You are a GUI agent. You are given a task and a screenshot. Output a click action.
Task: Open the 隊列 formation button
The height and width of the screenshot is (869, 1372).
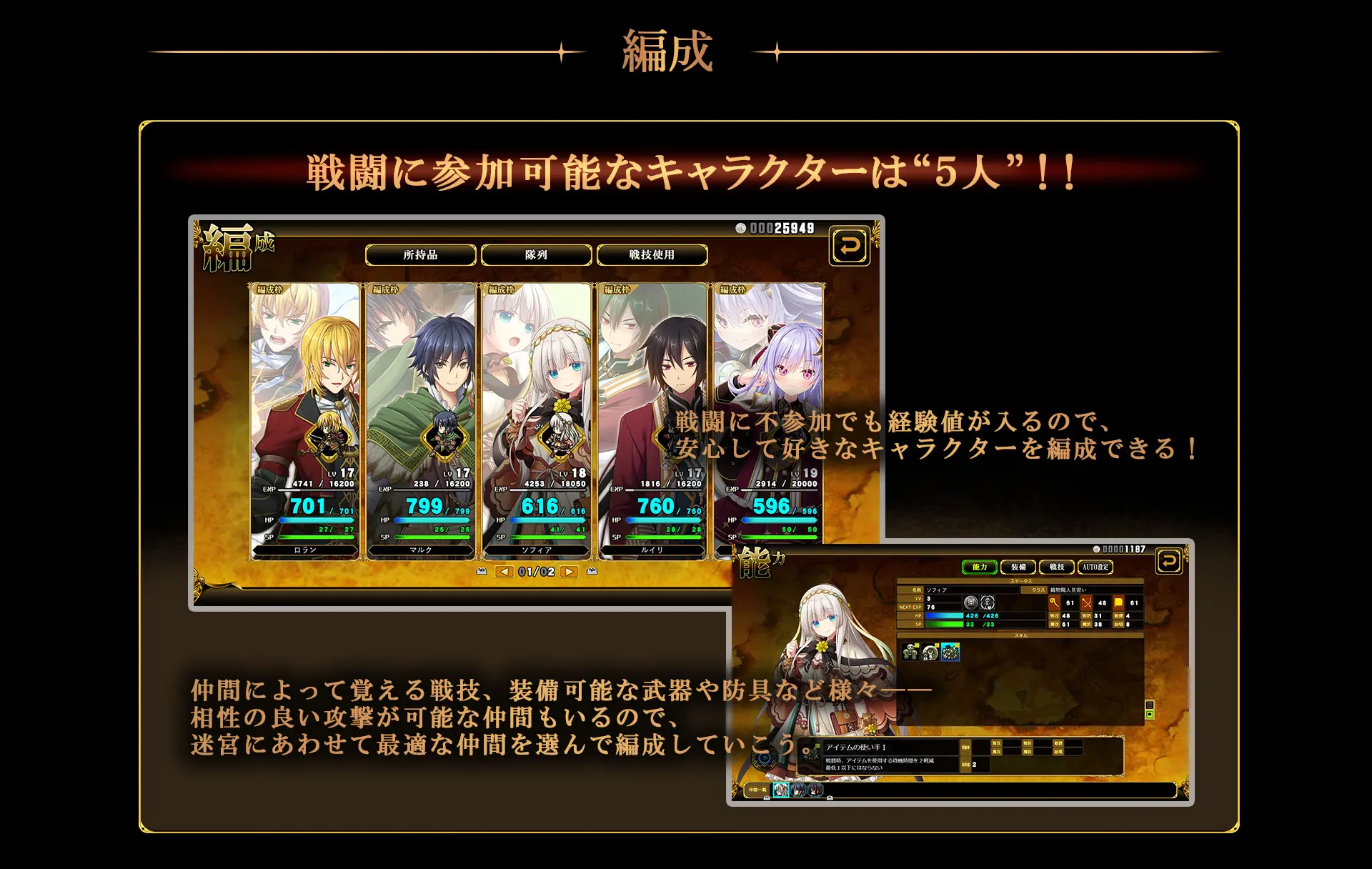coord(536,255)
